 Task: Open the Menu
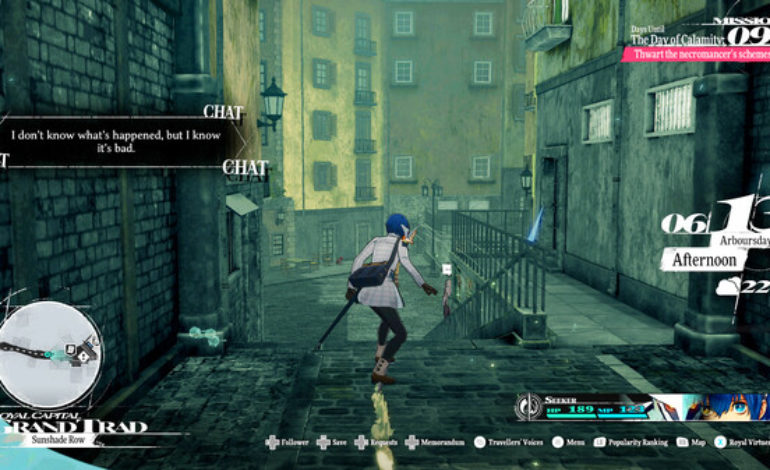coord(564,441)
